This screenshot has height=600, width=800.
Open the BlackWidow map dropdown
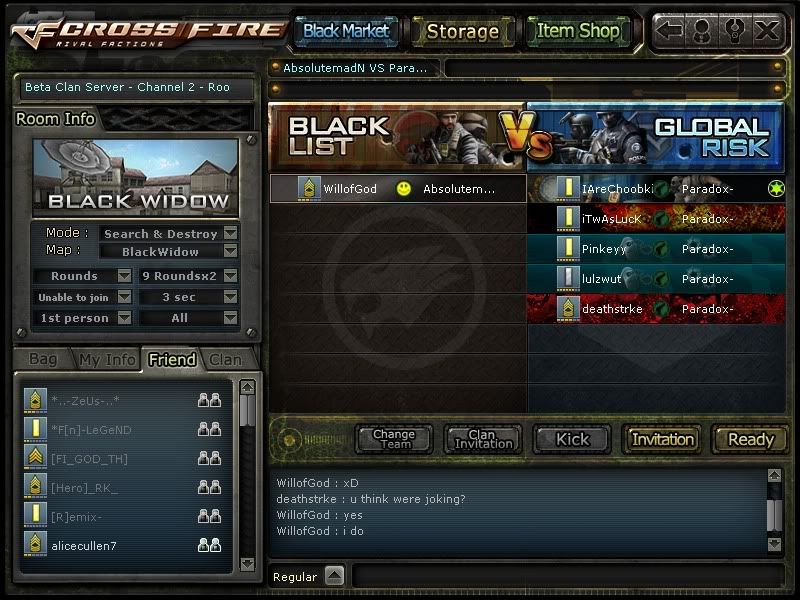[x=230, y=252]
